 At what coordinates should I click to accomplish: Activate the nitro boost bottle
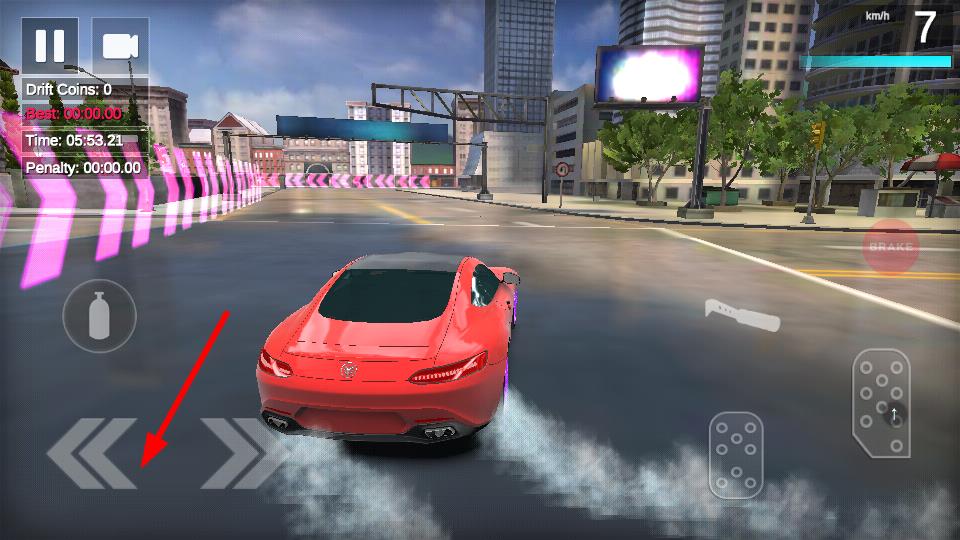[99, 316]
